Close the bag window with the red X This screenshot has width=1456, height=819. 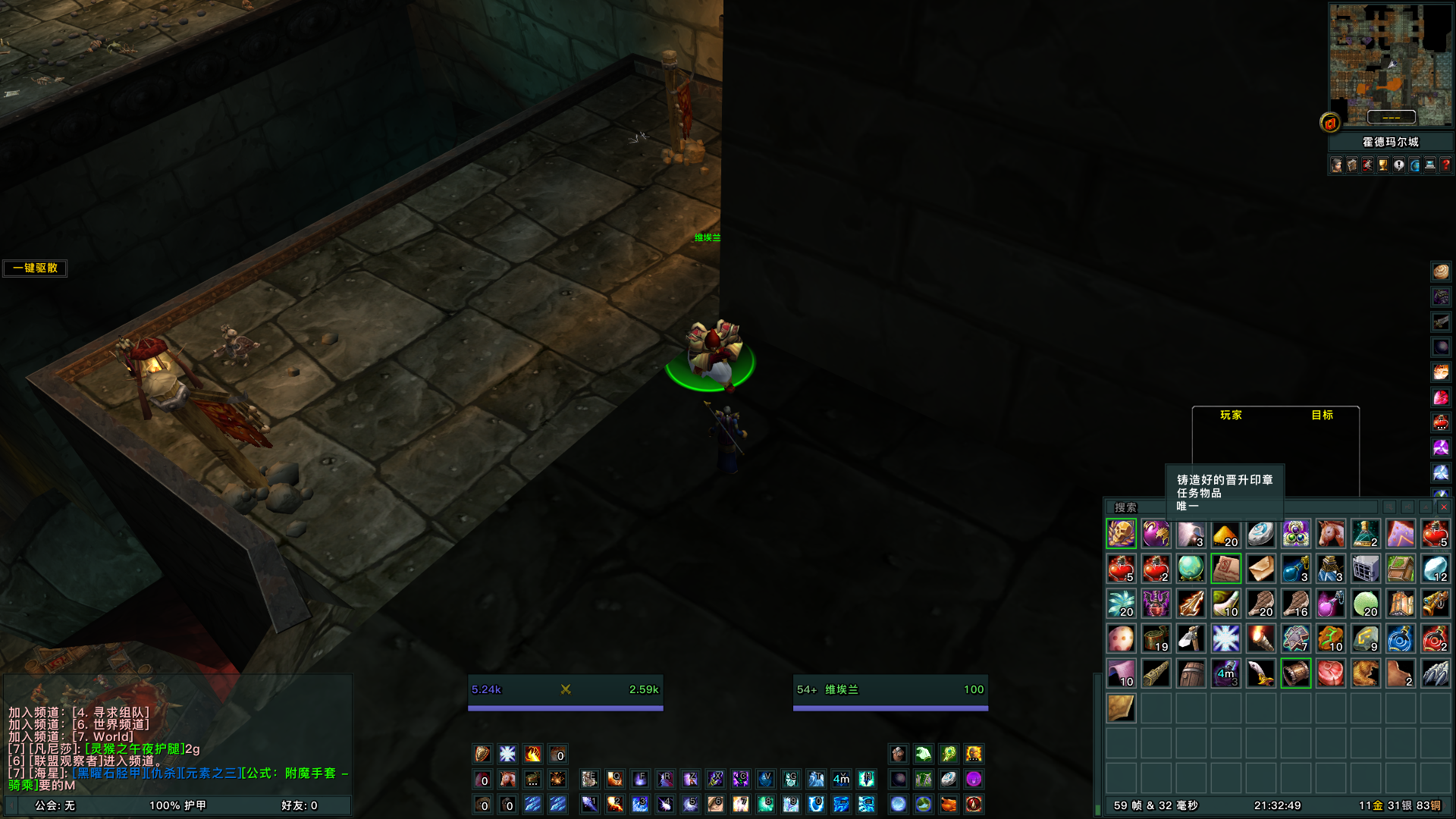[1443, 507]
